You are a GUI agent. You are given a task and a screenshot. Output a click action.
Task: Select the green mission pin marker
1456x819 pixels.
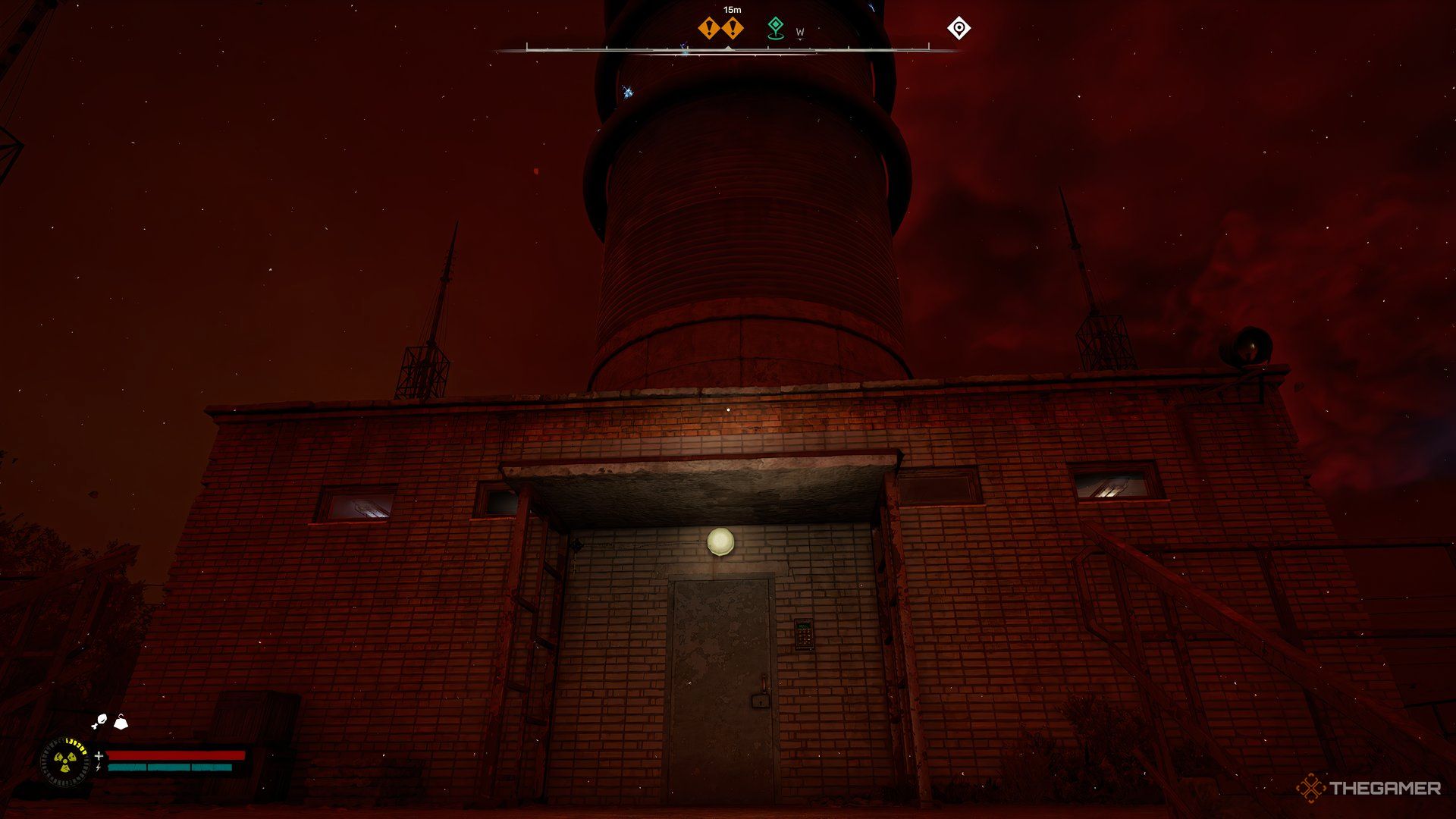(x=777, y=27)
